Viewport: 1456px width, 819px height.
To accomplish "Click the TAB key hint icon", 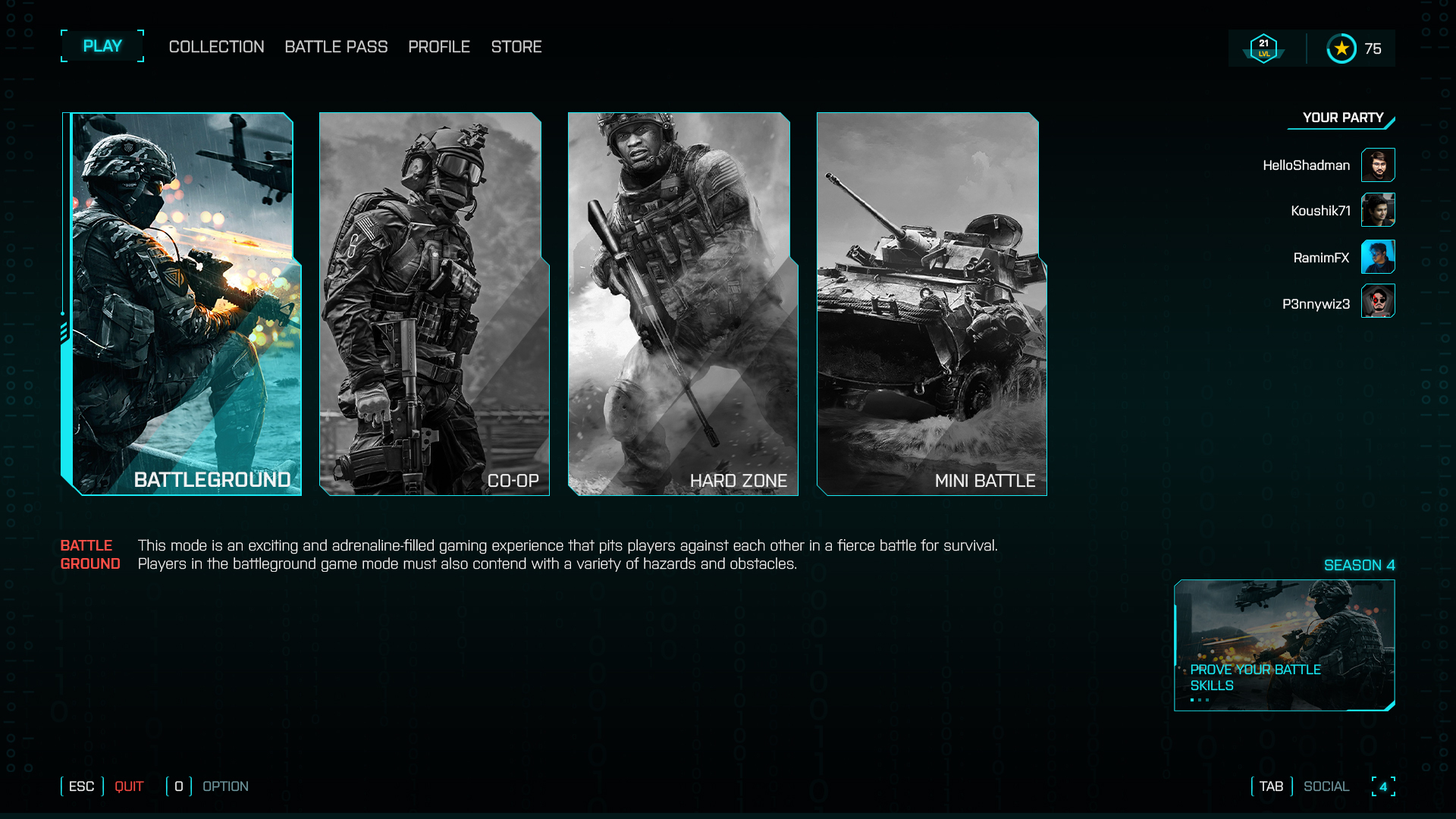I will [1270, 786].
